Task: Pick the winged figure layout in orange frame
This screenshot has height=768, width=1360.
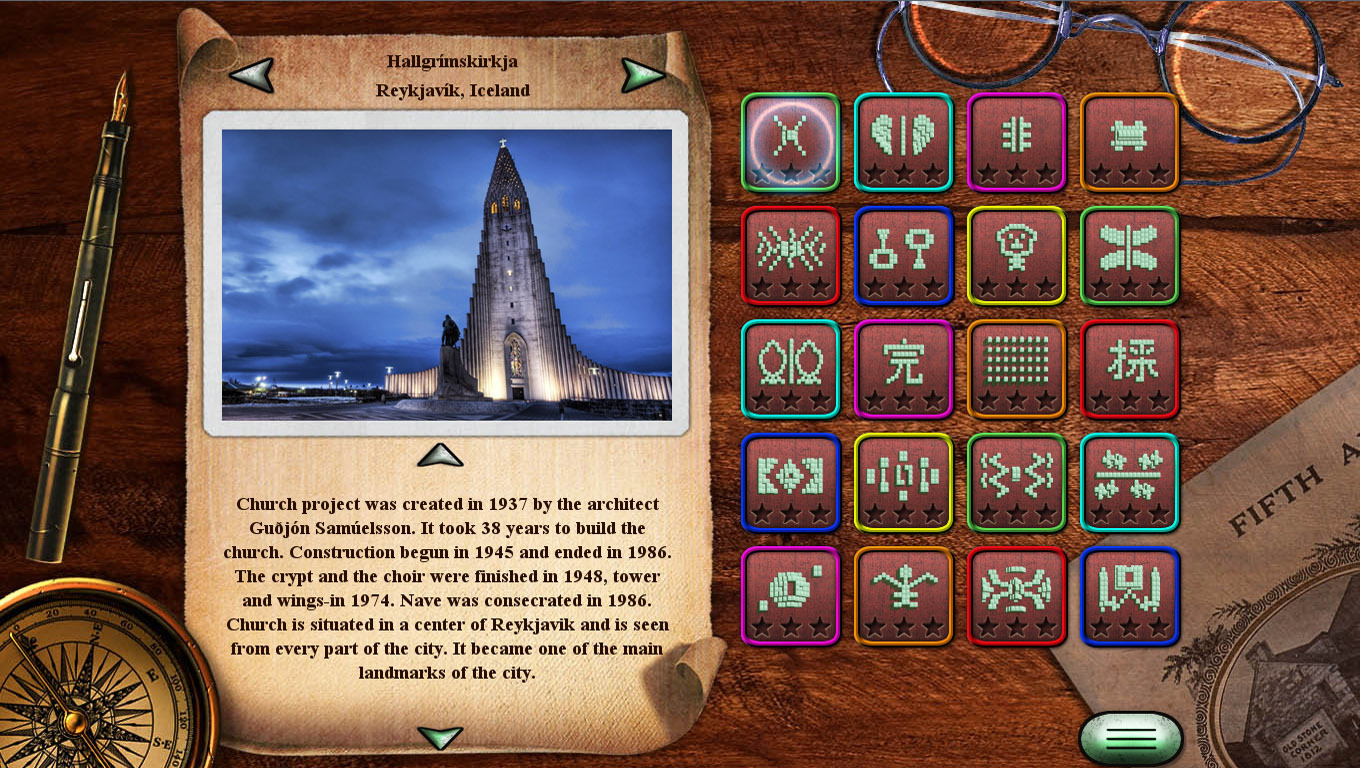Action: pyautogui.click(x=903, y=595)
